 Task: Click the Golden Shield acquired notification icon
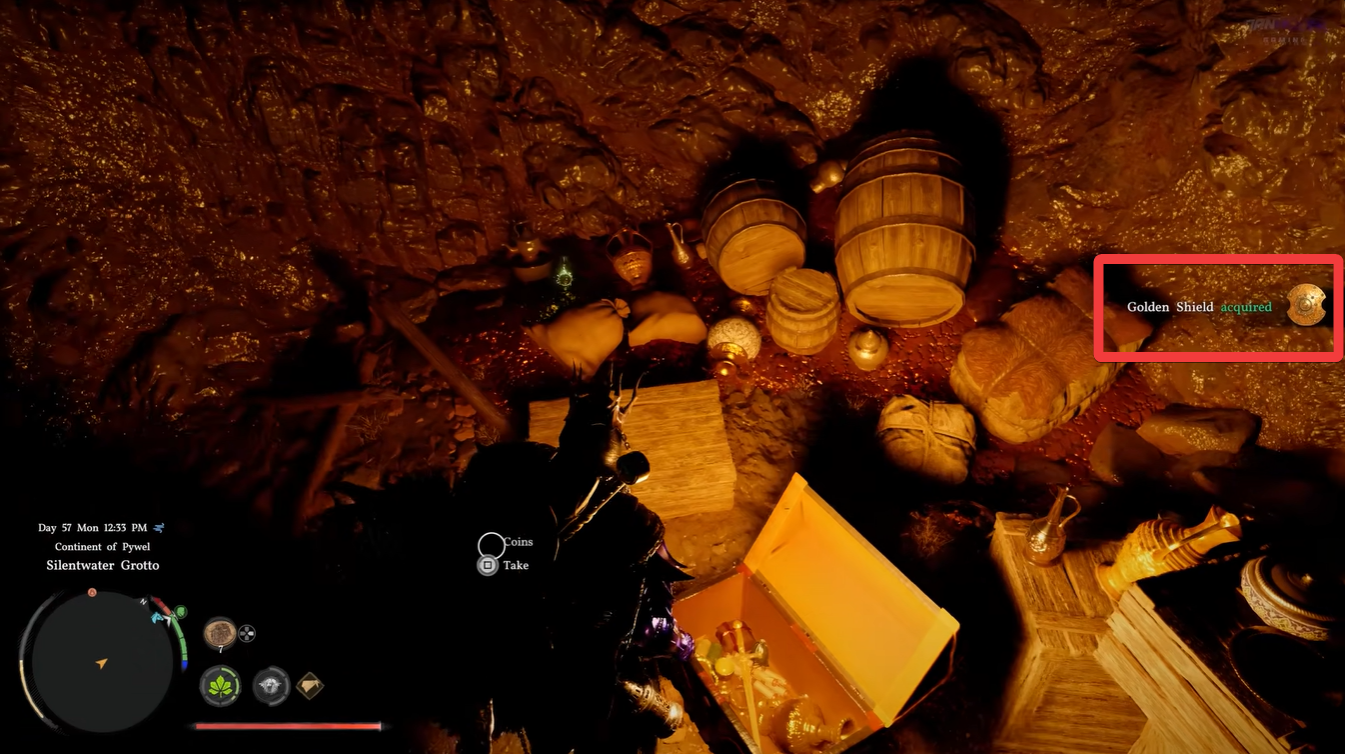tap(1305, 306)
